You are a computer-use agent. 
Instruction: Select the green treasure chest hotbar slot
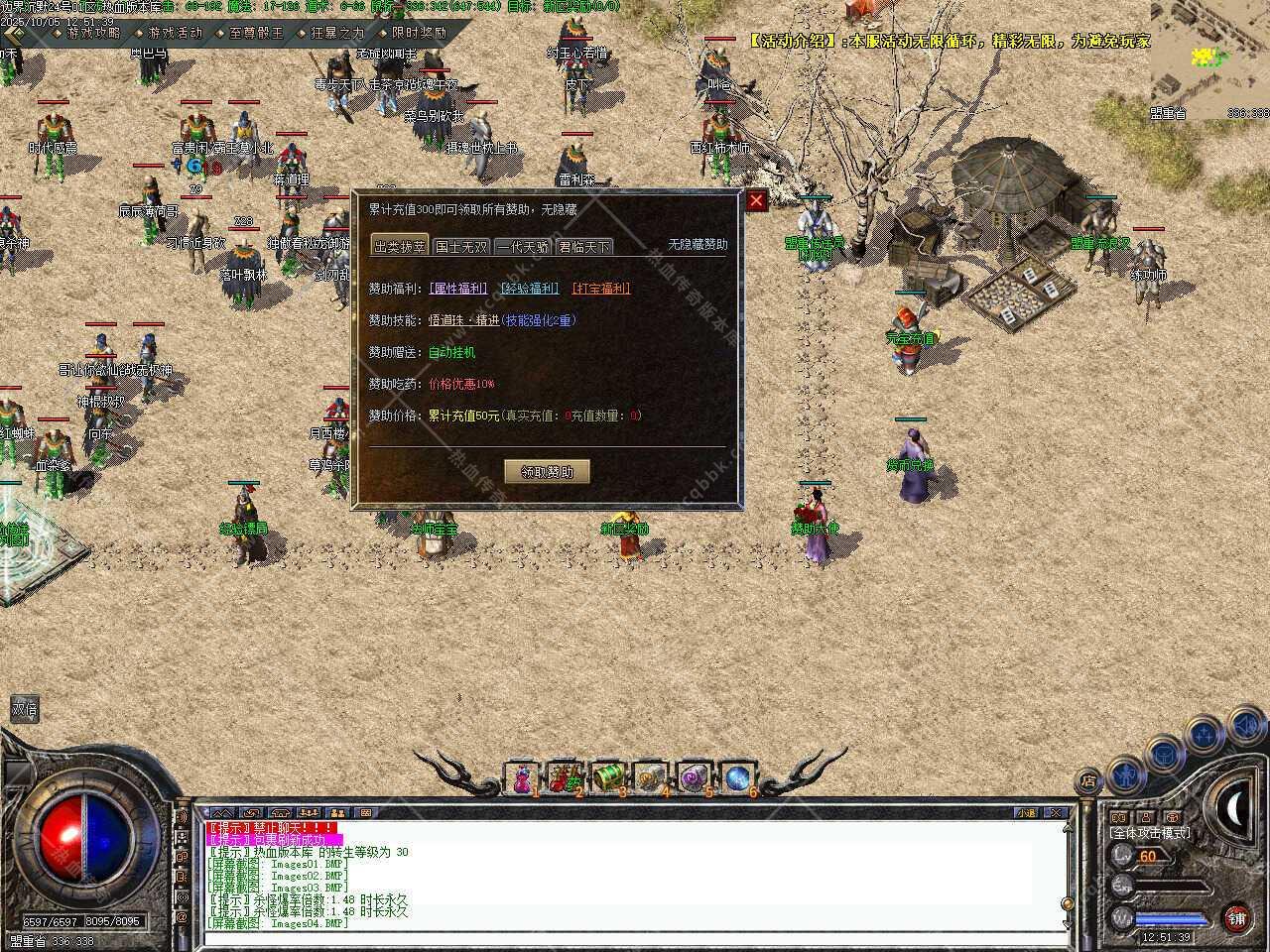click(607, 779)
